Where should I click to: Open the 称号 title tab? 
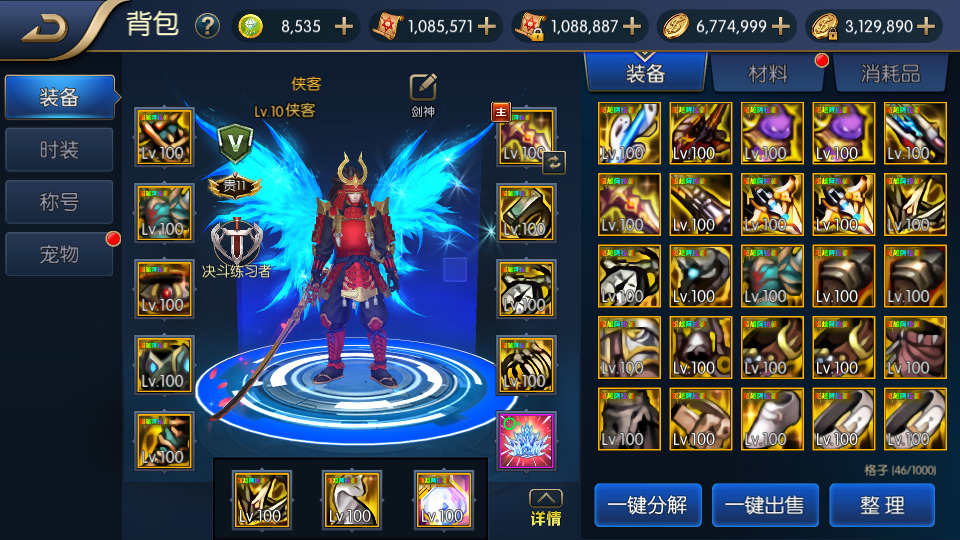pyautogui.click(x=59, y=203)
